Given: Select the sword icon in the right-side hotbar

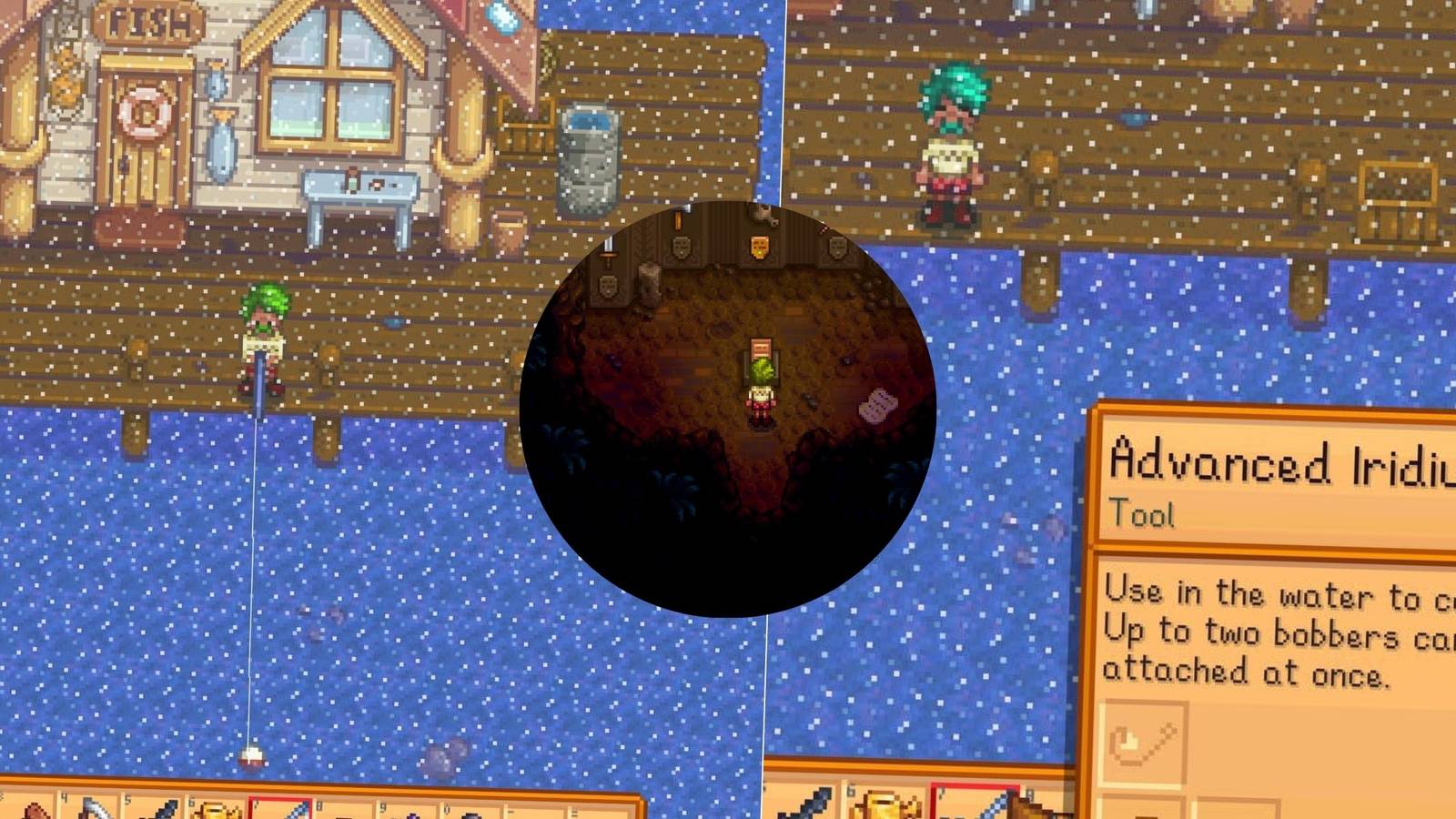Looking at the screenshot, I should (x=807, y=805).
